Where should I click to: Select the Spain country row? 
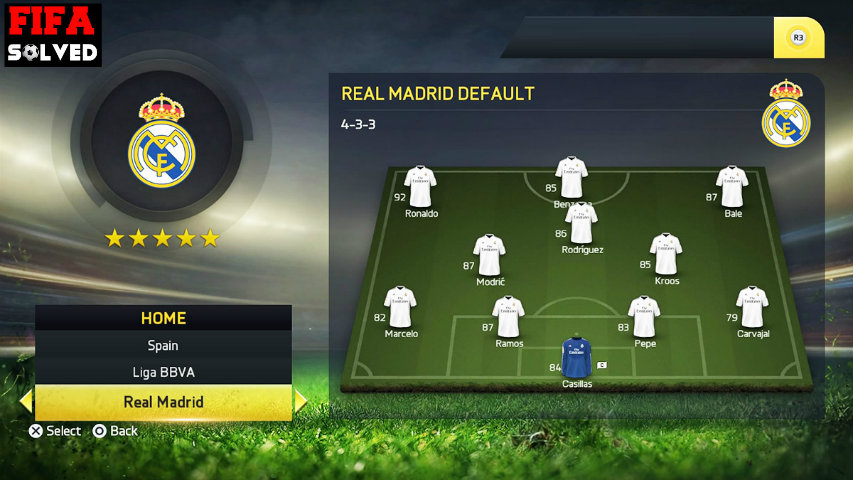pyautogui.click(x=163, y=345)
